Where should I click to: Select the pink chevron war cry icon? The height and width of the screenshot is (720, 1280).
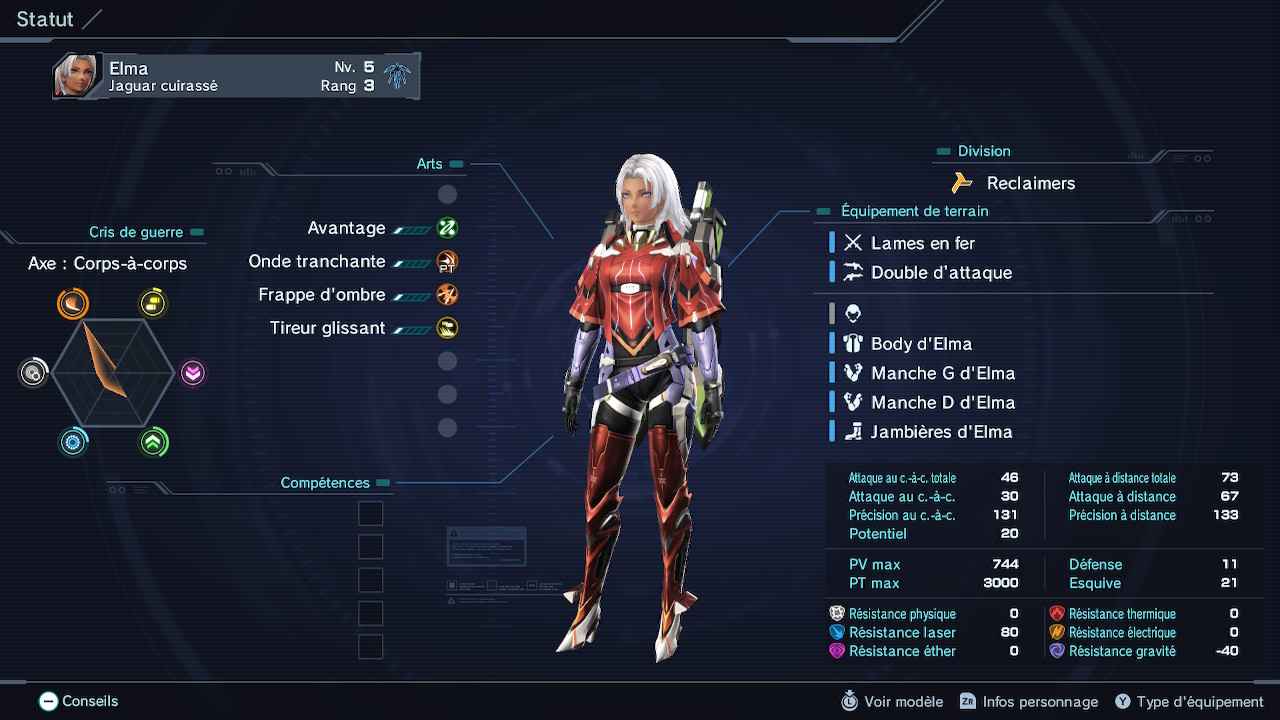click(x=193, y=373)
